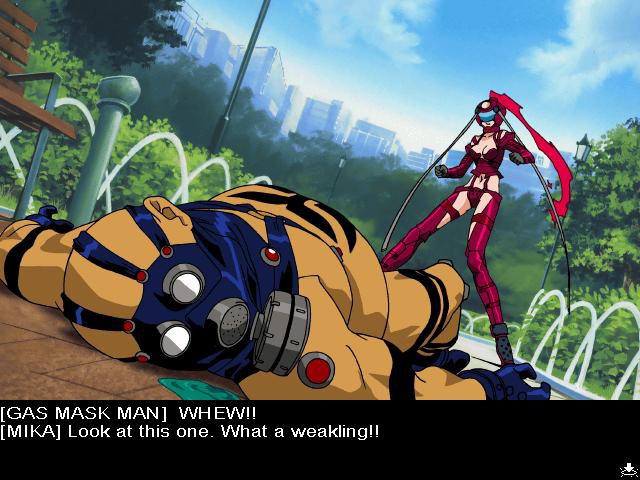The image size is (640, 480).
Task: Click the down-arrow continue icon
Action: 626,468
